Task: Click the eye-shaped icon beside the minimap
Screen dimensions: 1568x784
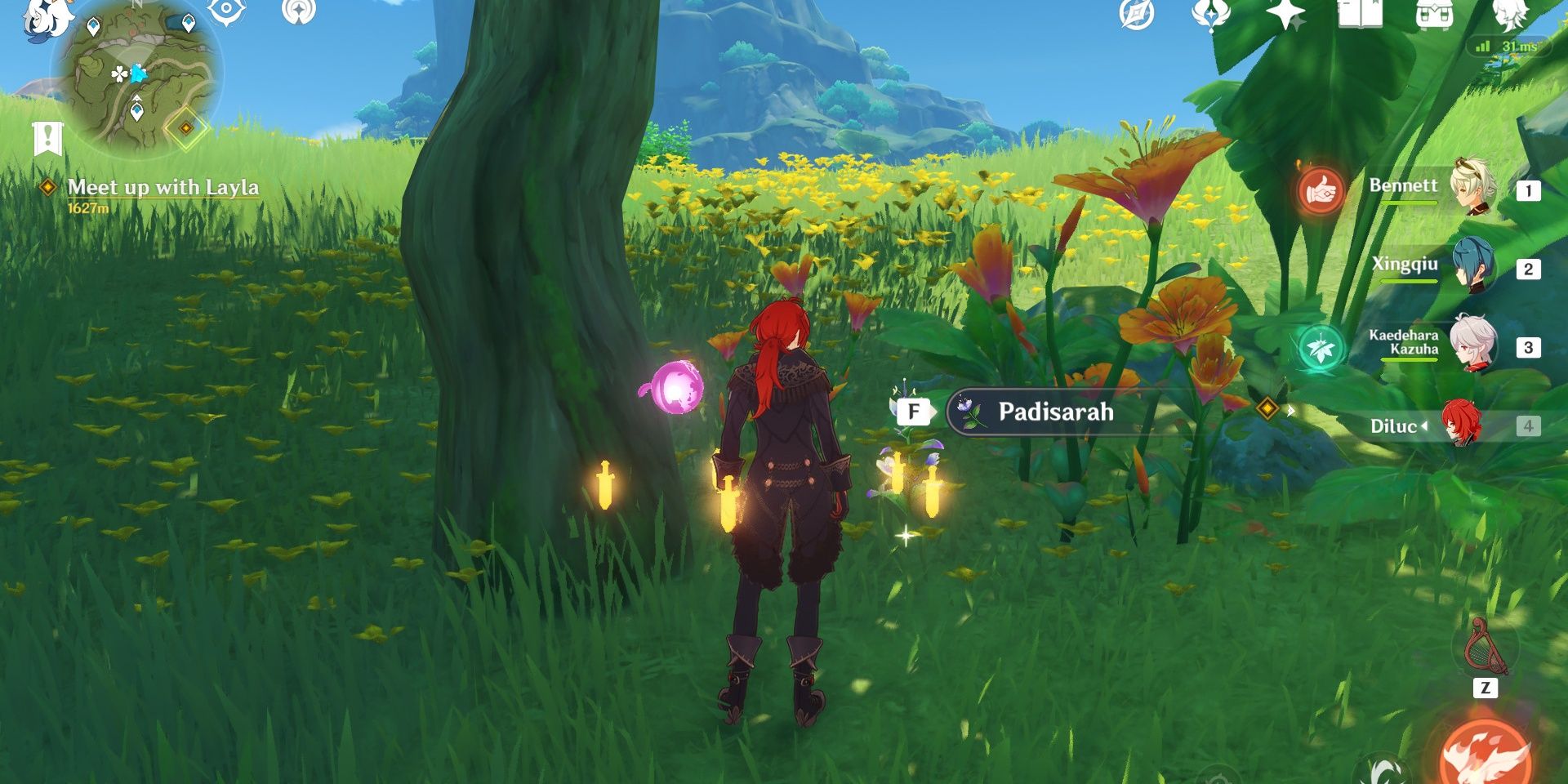Action: [x=226, y=11]
